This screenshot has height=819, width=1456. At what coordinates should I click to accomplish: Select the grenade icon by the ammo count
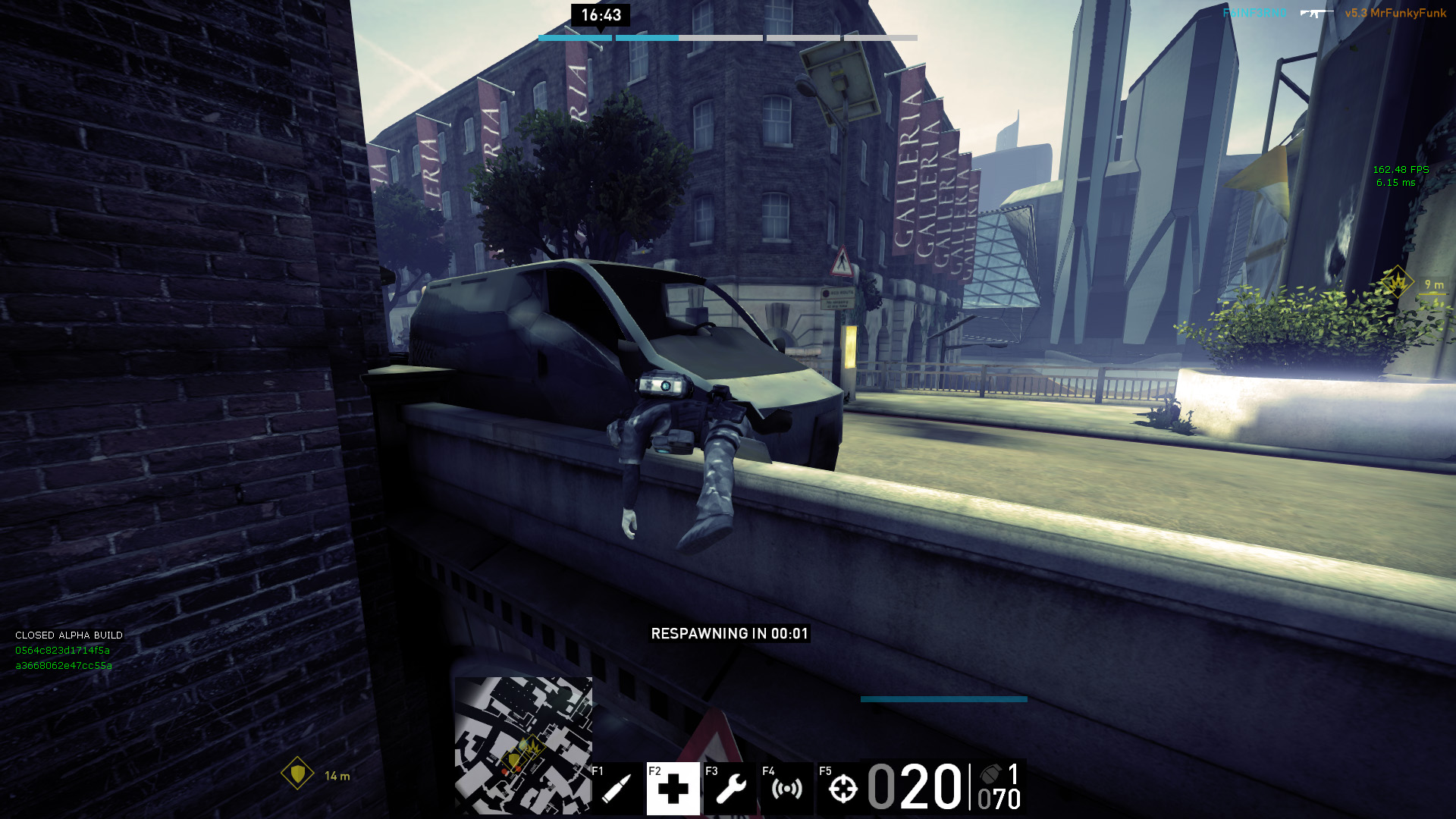point(991,773)
